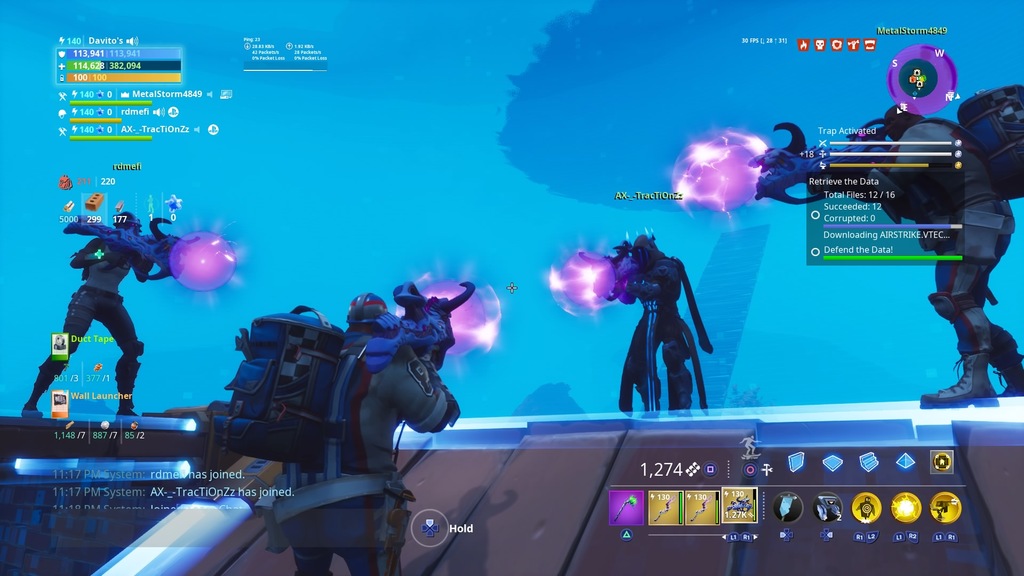Screen dimensions: 1024x576
Task: Choose the wall building piece
Action: click(796, 462)
